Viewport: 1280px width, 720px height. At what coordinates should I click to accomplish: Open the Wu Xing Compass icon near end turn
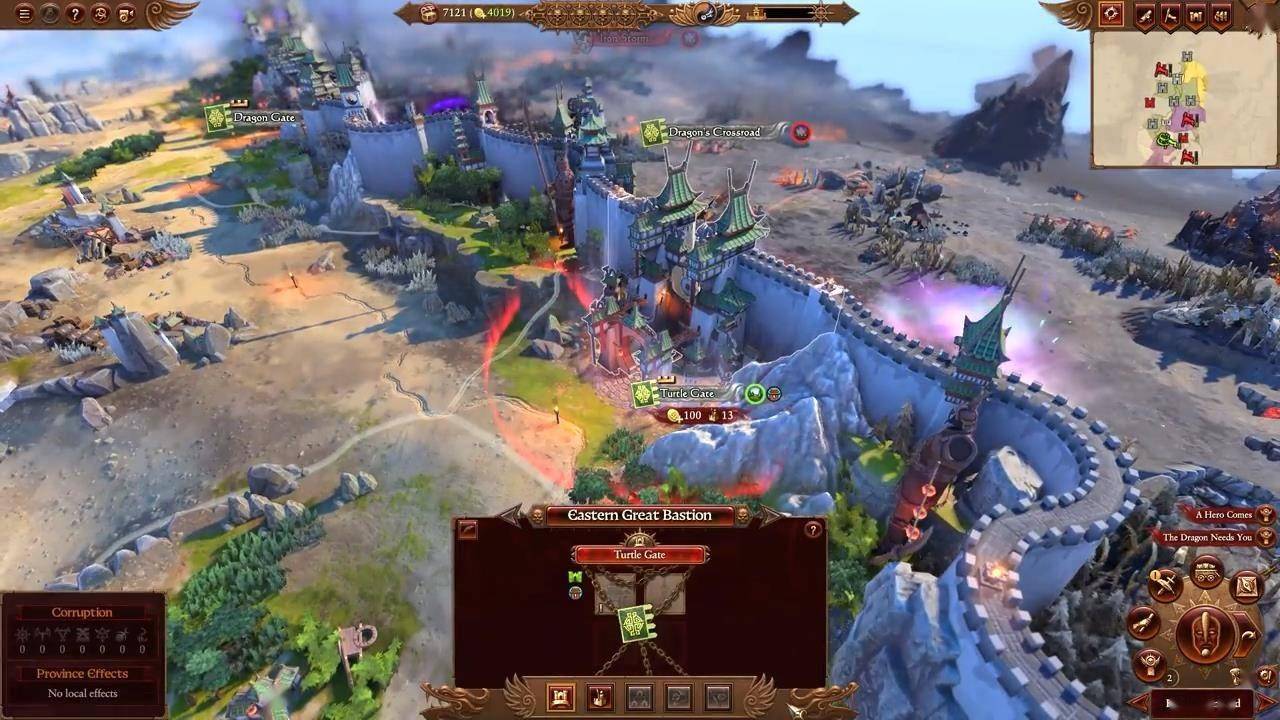coord(1247,587)
